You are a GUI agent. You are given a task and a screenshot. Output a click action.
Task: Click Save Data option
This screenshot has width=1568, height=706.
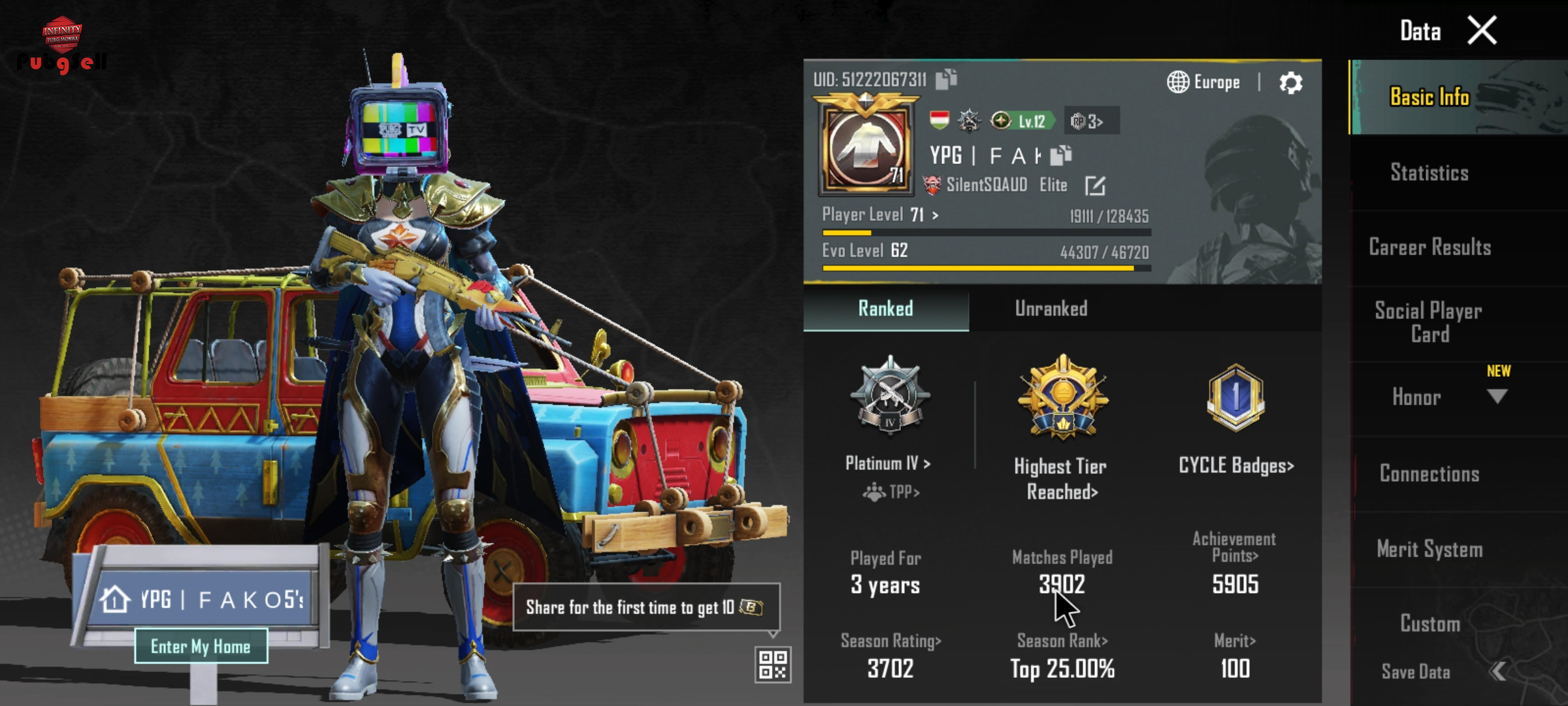pyautogui.click(x=1416, y=671)
